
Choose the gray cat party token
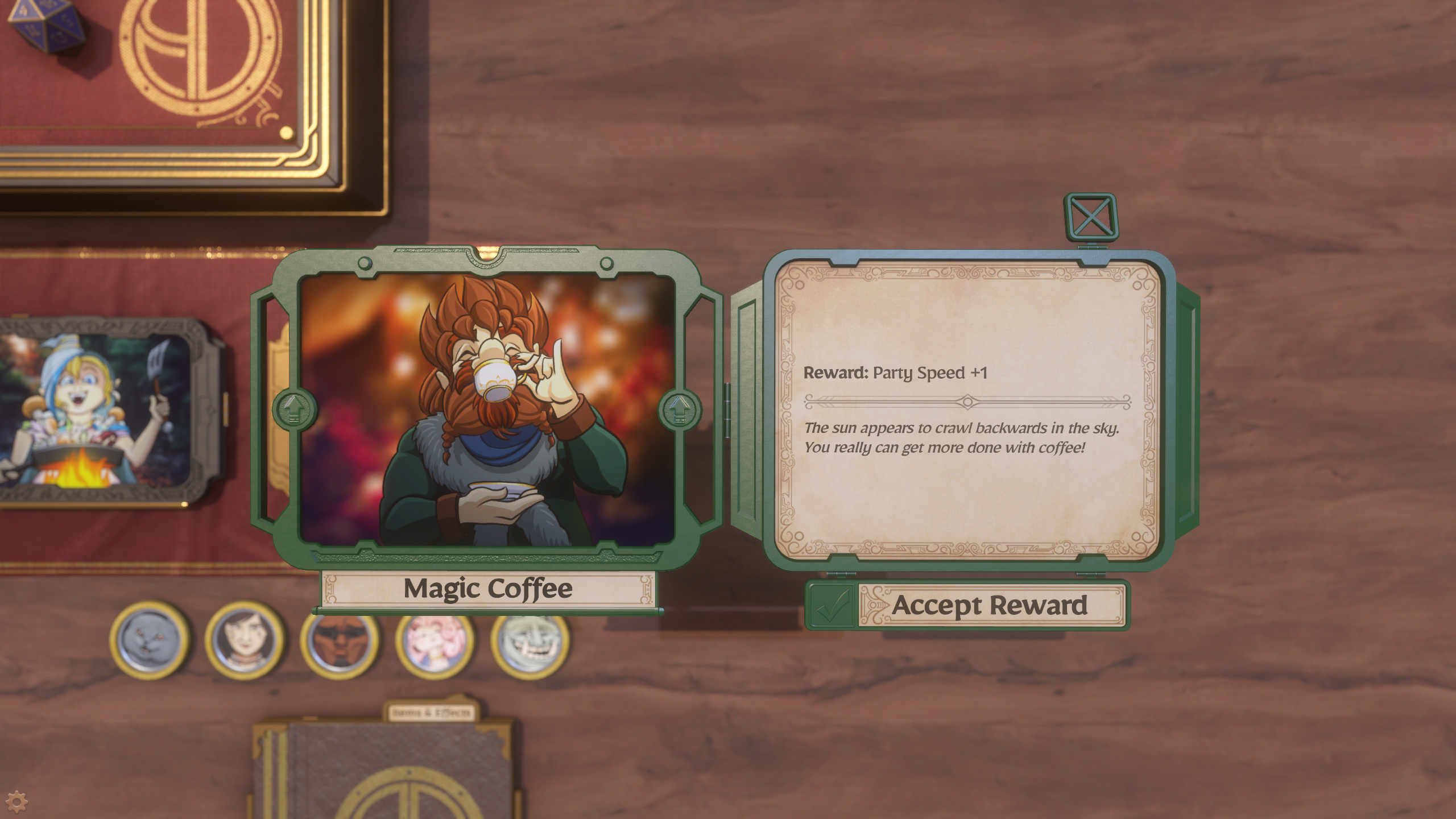click(x=150, y=641)
